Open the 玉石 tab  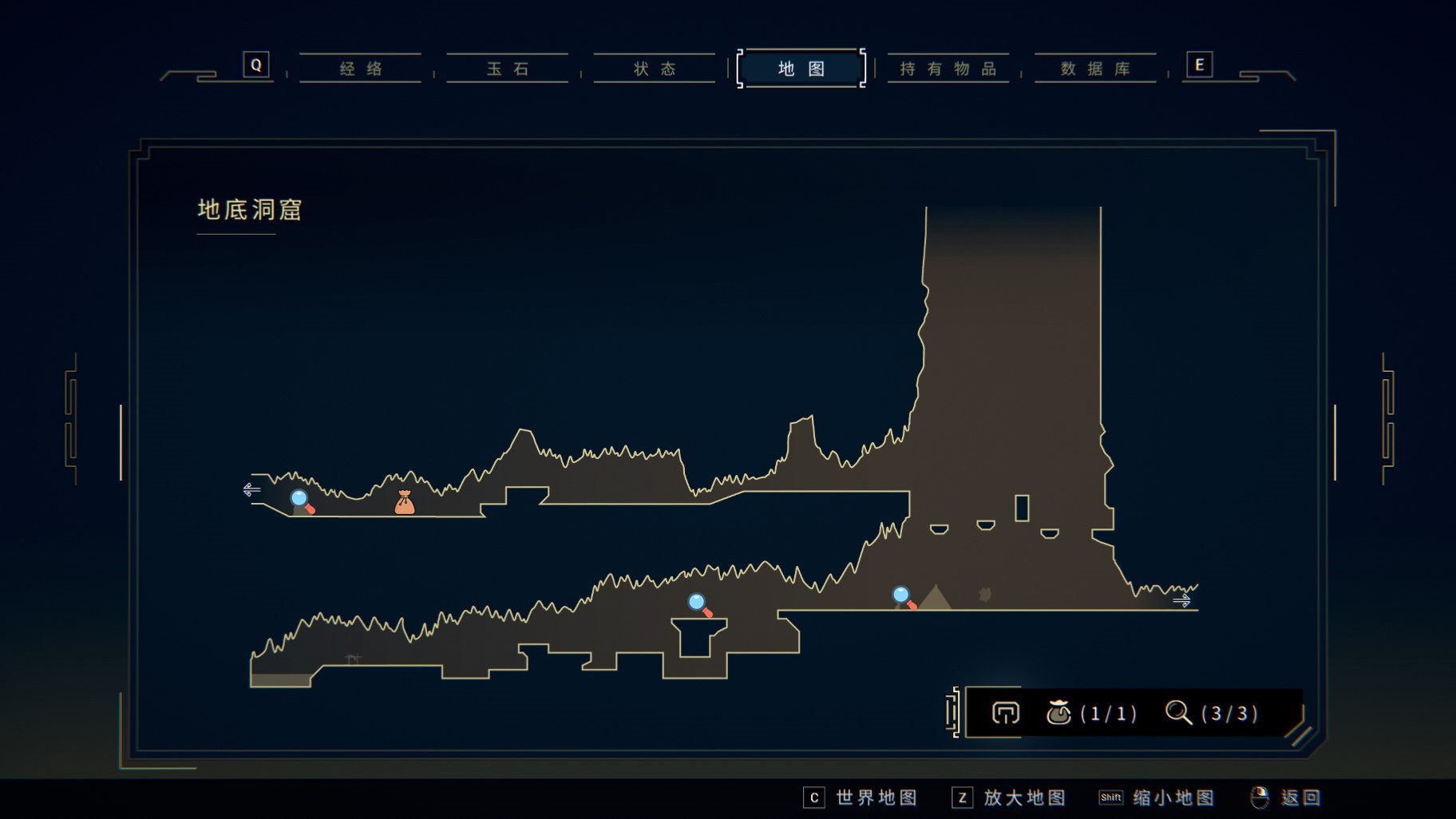click(x=508, y=69)
